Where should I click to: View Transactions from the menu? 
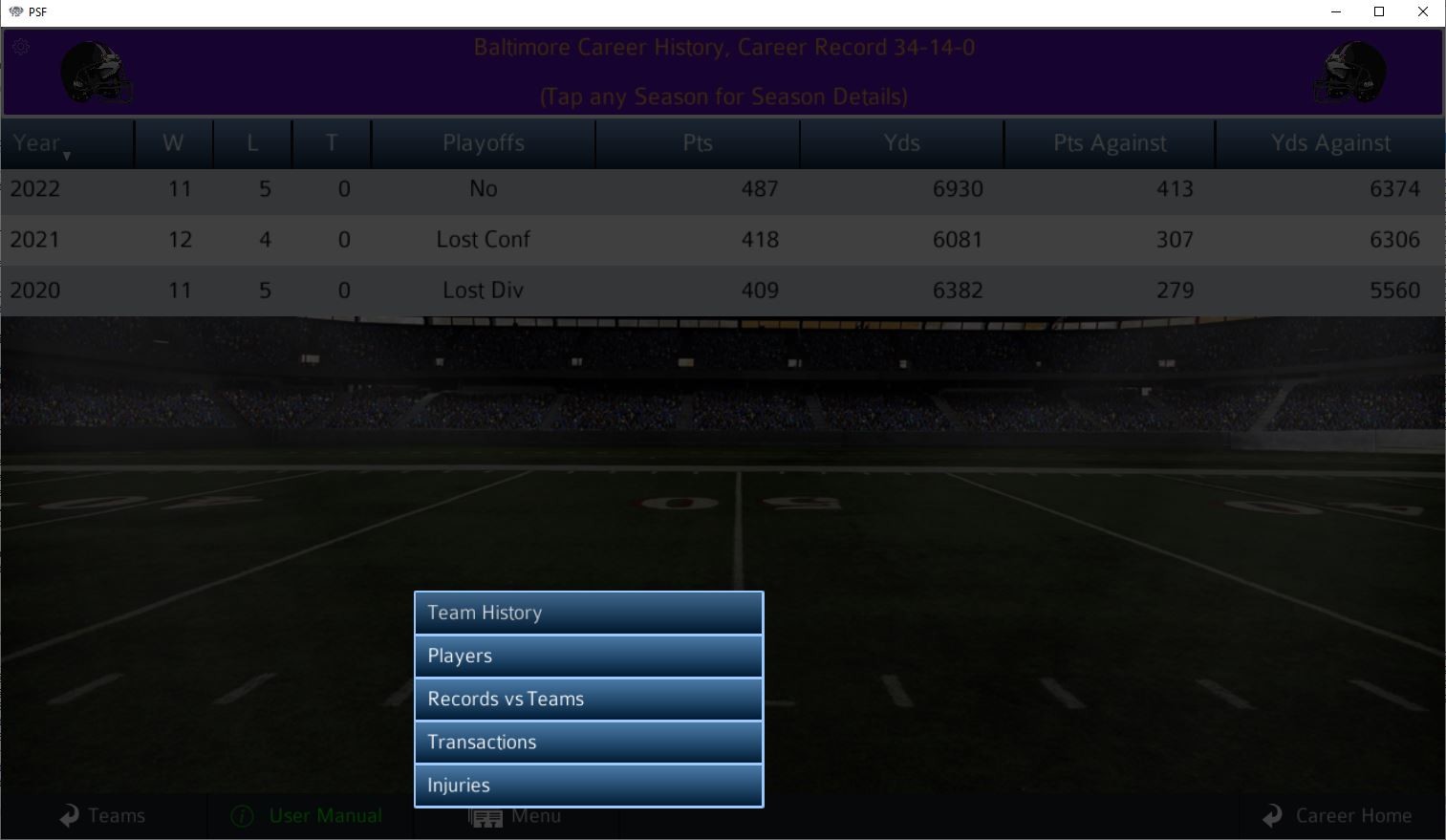tap(588, 742)
